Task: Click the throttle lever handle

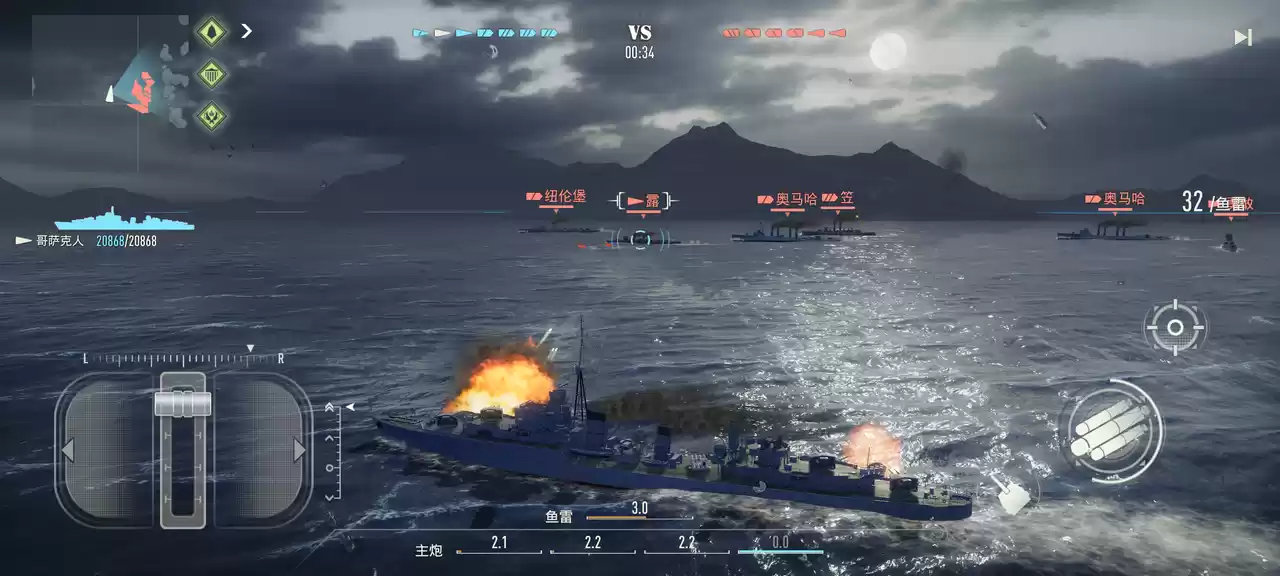Action: pyautogui.click(x=183, y=403)
